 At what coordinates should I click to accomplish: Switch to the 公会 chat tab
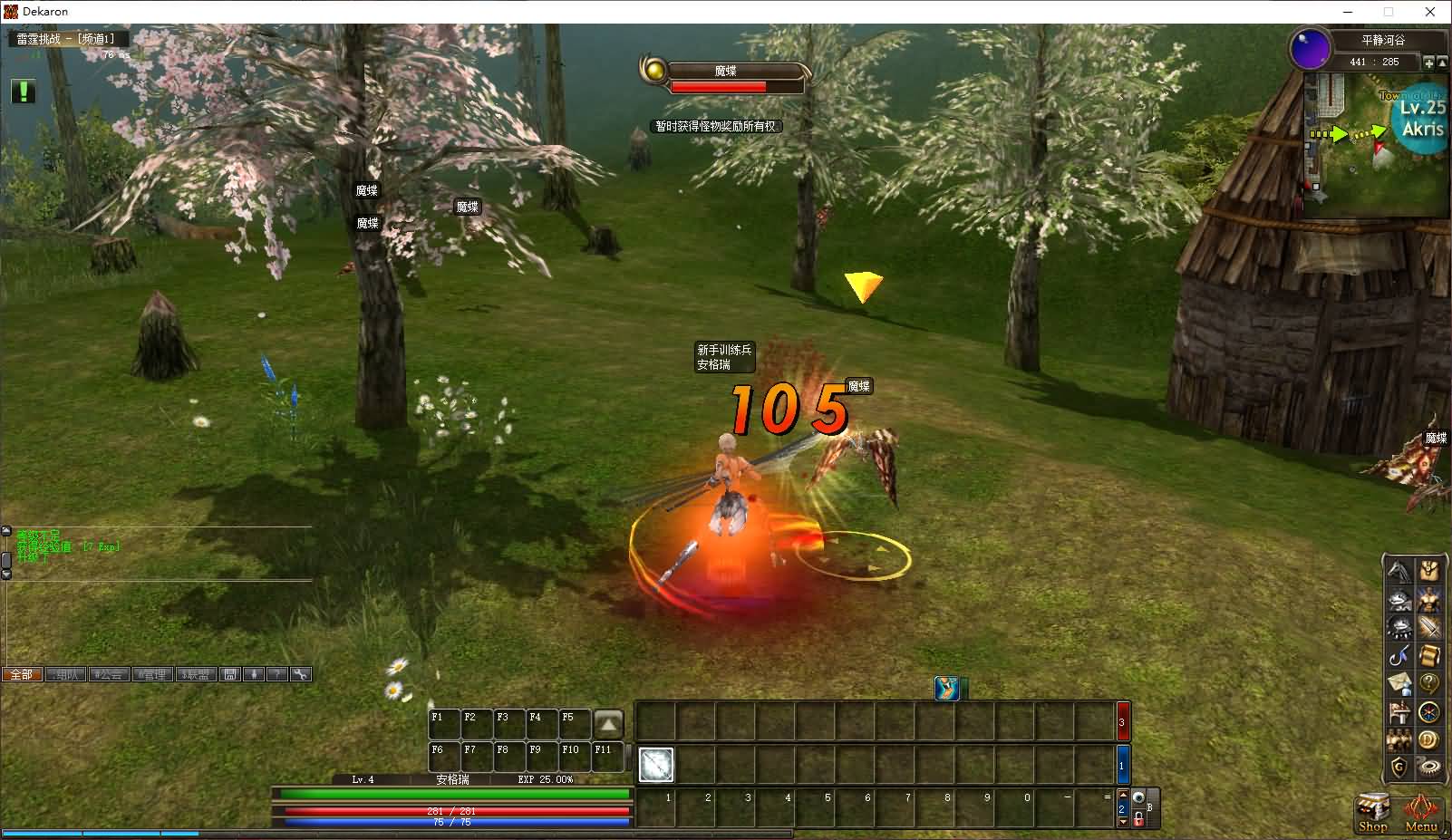109,674
